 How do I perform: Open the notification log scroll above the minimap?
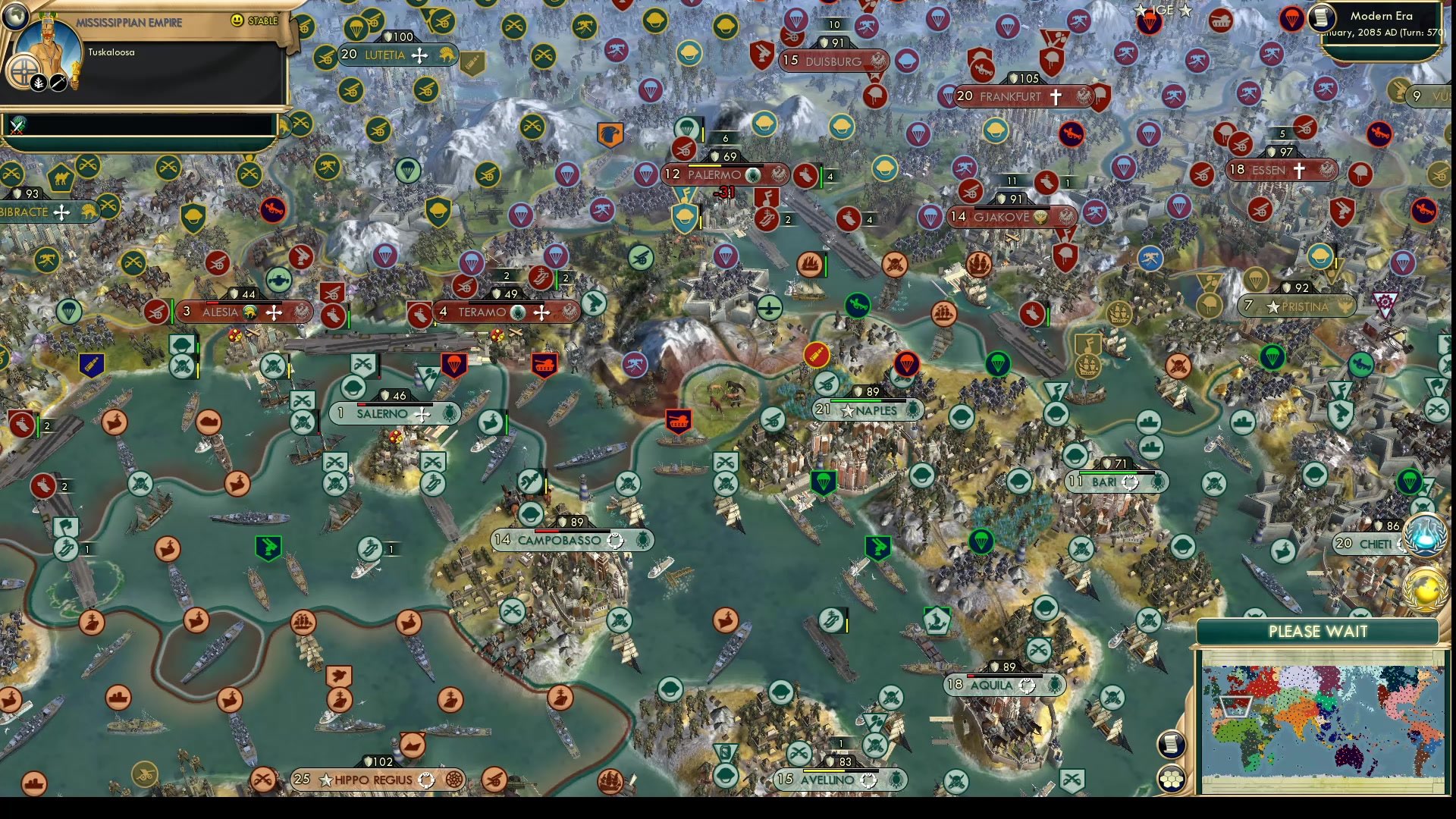pyautogui.click(x=1171, y=743)
